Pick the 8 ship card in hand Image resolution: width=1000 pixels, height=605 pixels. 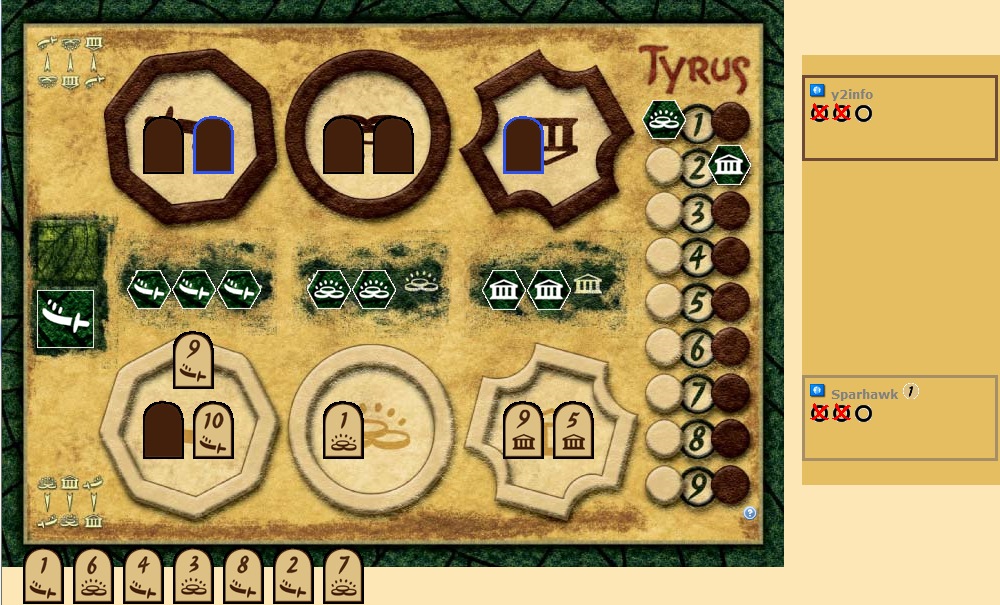(243, 577)
